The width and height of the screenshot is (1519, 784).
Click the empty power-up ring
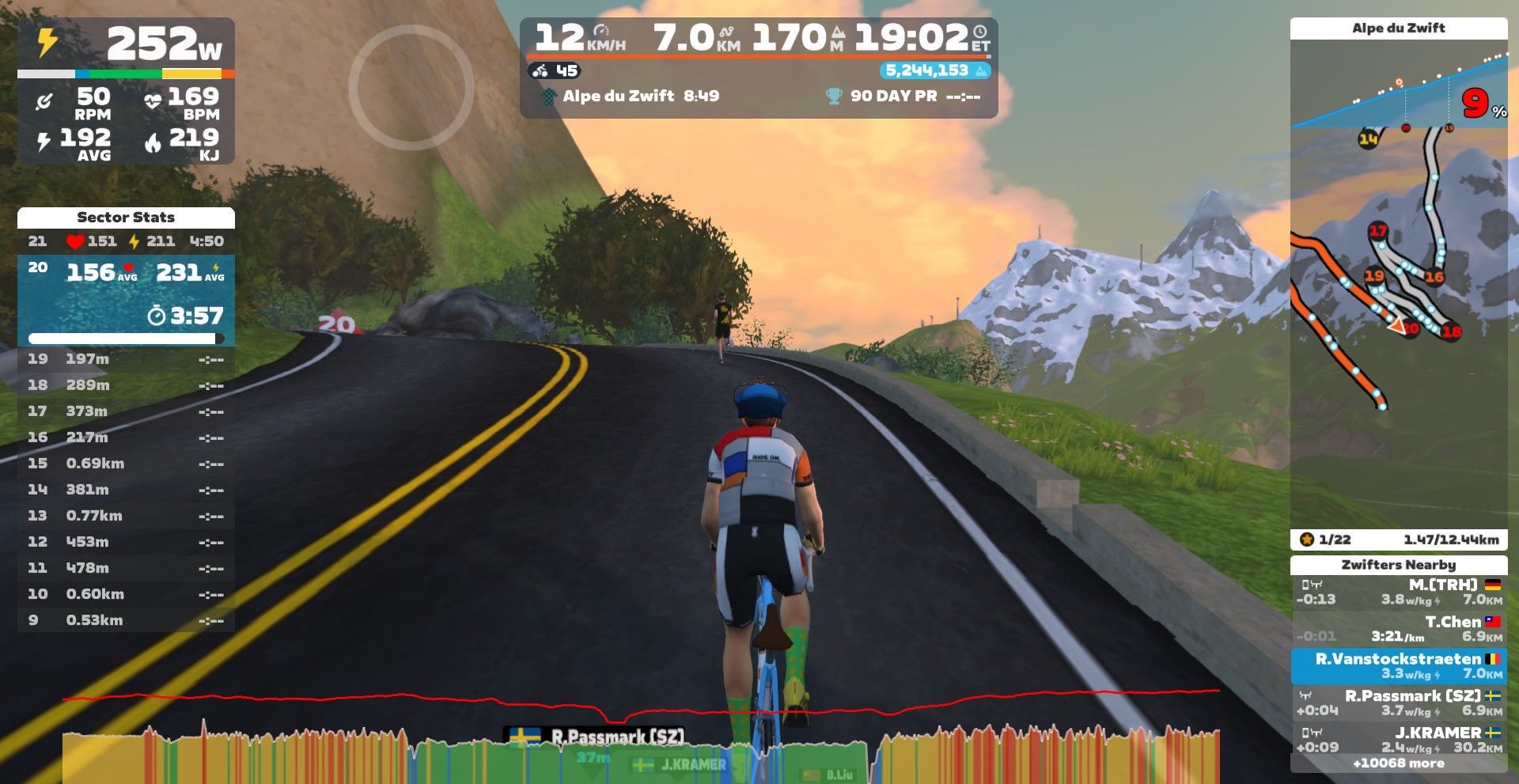411,87
